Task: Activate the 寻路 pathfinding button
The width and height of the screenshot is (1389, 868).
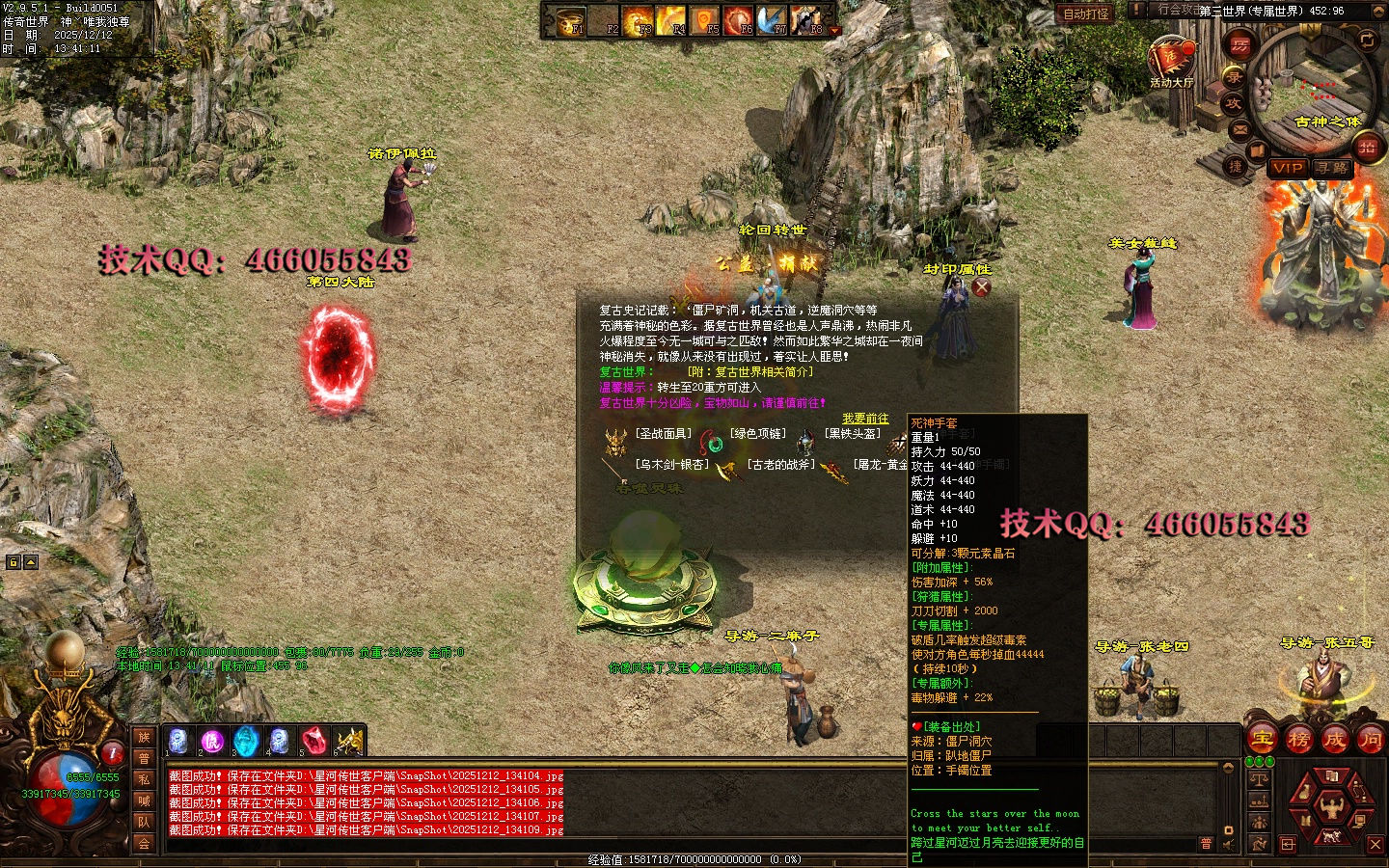Action: [x=1332, y=168]
